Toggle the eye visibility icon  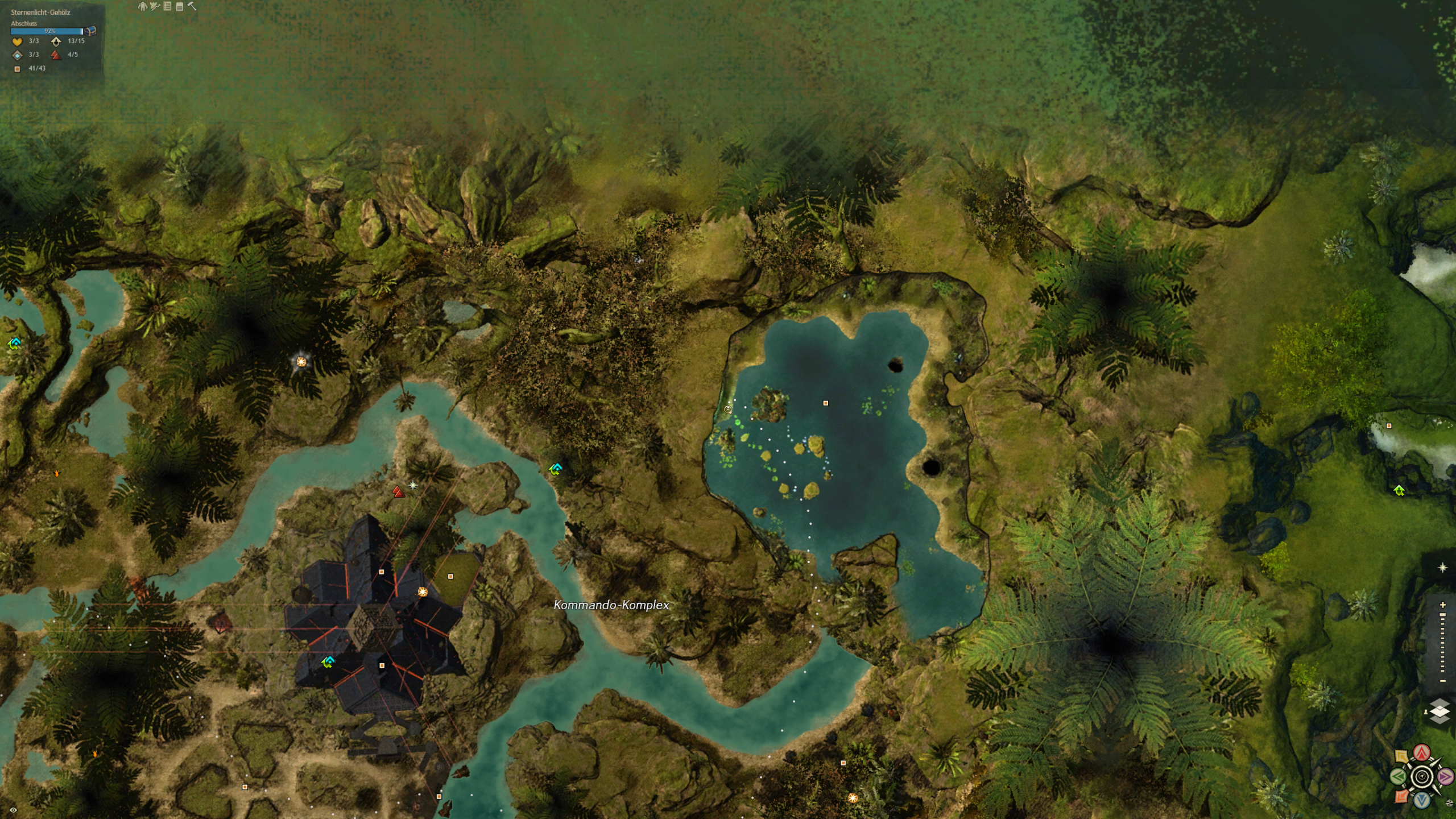[x=13, y=810]
